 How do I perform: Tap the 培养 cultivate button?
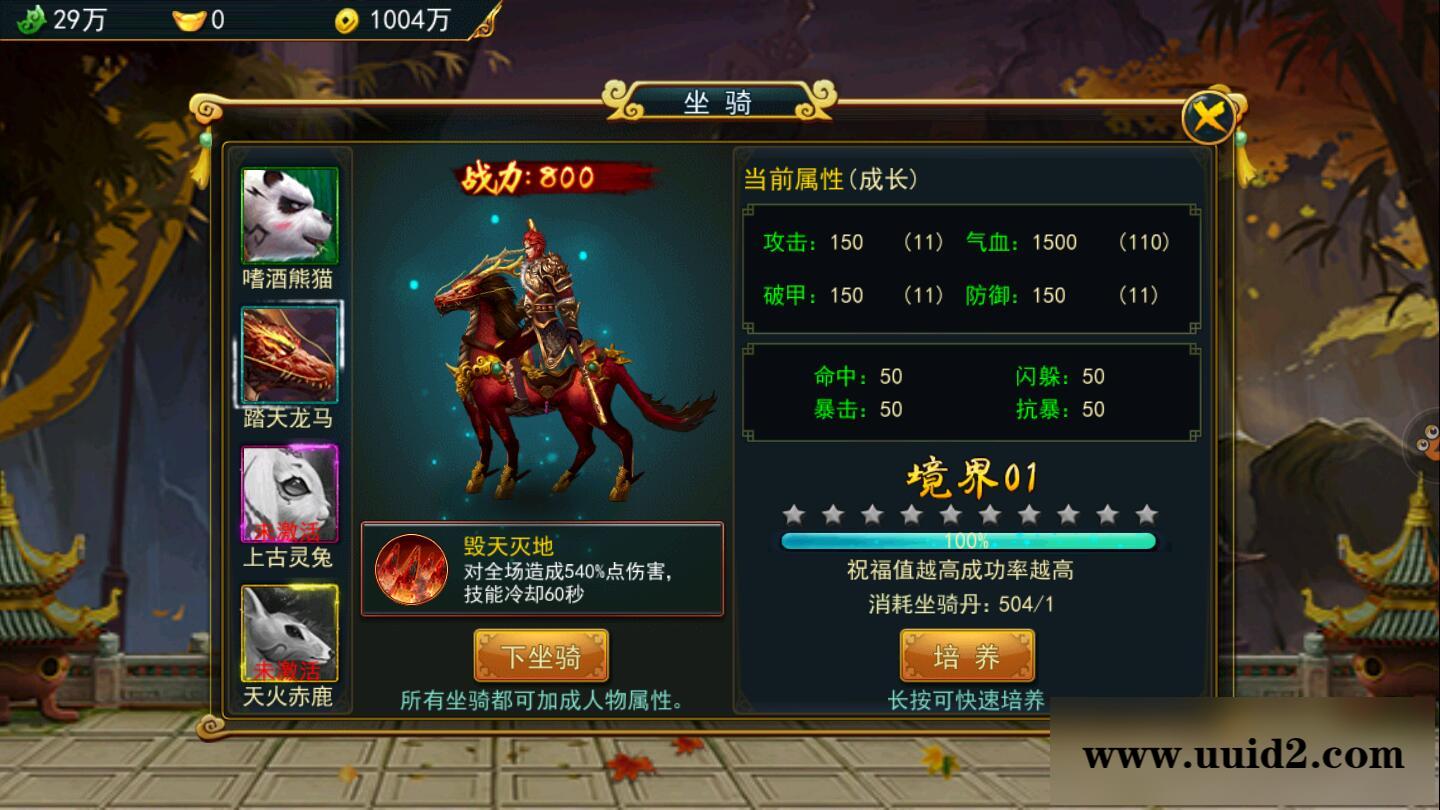(x=967, y=656)
